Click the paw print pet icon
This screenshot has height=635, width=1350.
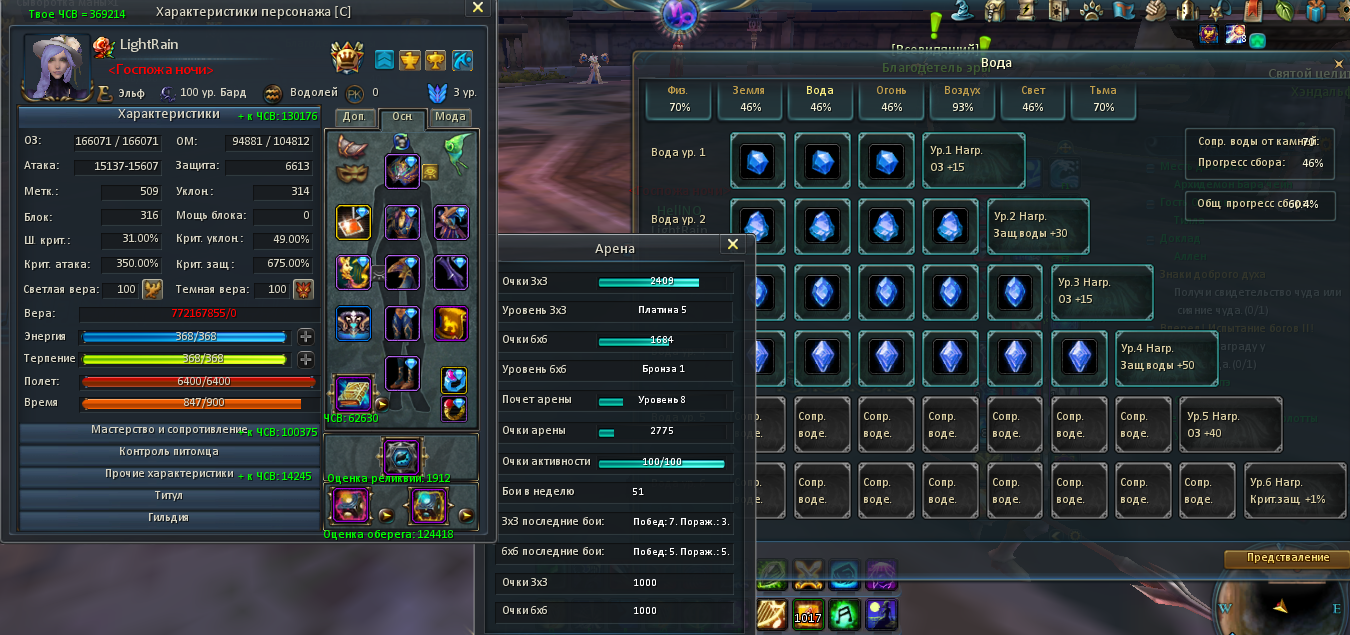pos(1091,10)
